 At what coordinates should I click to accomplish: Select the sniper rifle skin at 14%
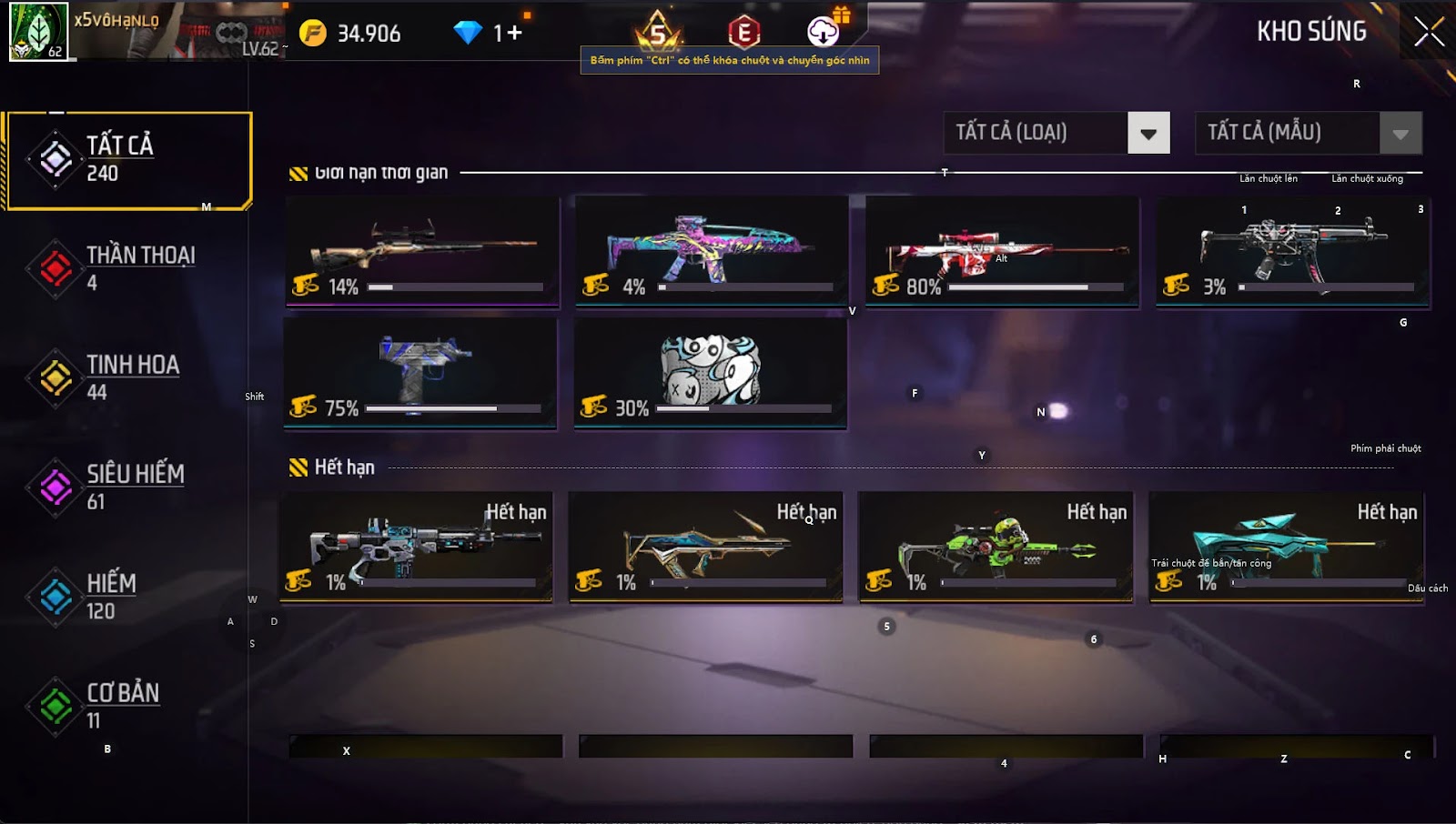tap(422, 251)
